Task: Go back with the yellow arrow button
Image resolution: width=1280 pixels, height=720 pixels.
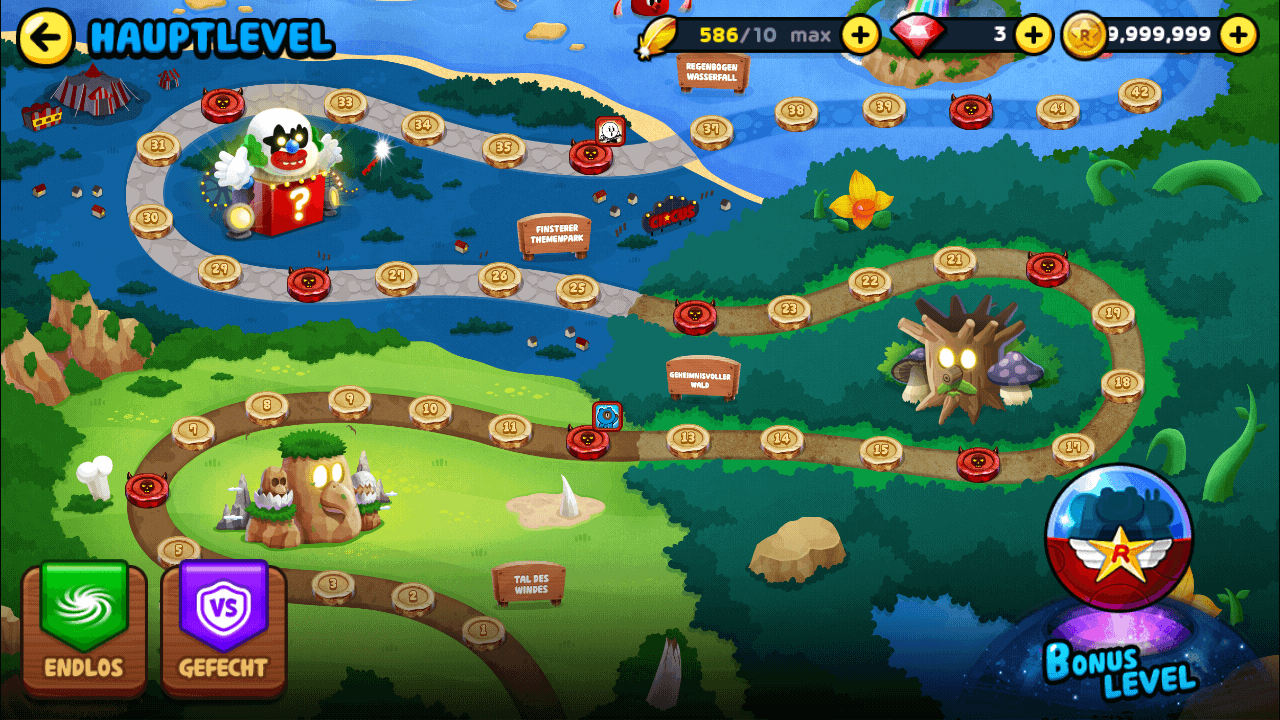Action: 46,38
